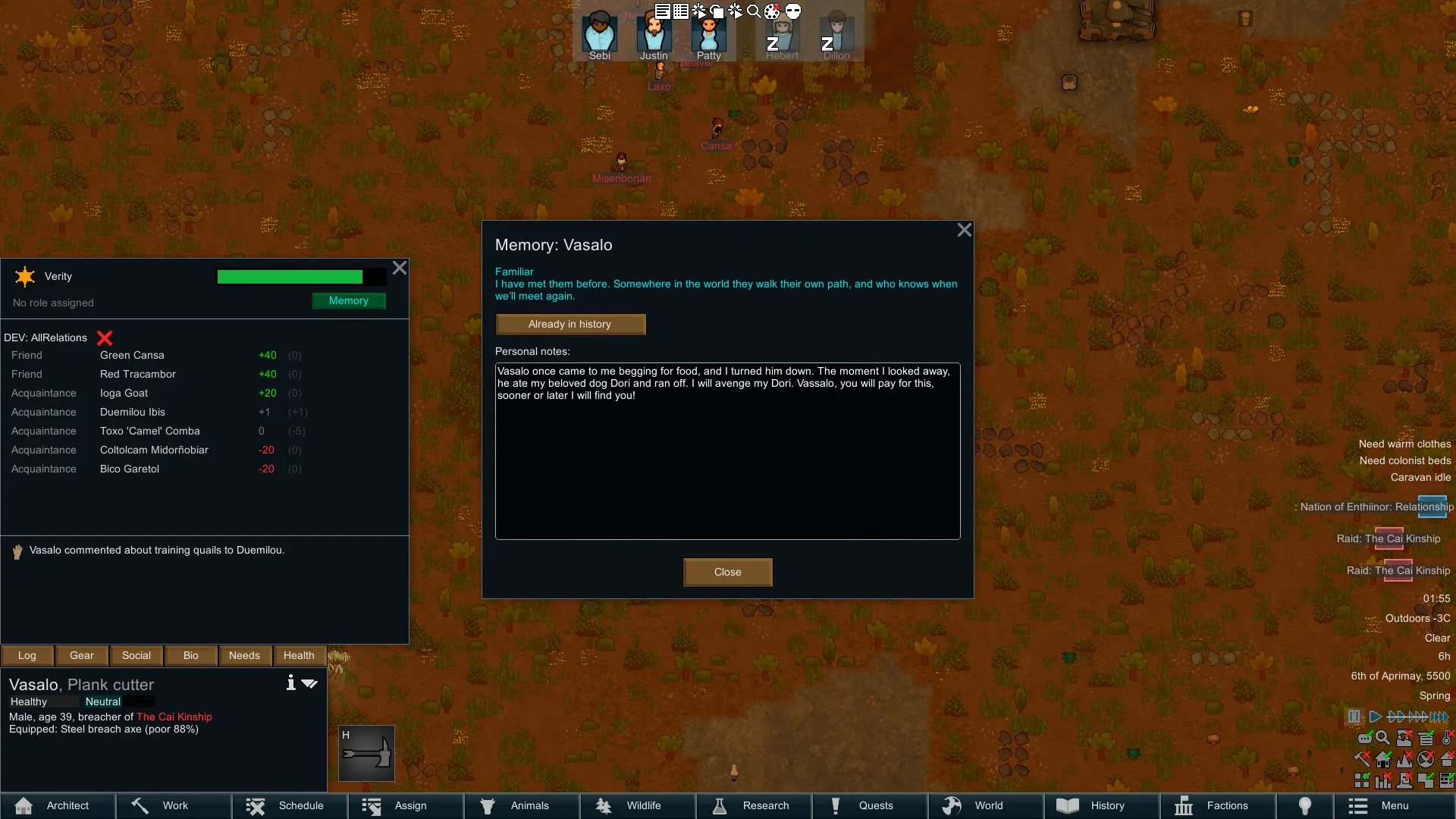Select colonist Sebi's portrait
Screen dimensions: 1456x819
599,34
